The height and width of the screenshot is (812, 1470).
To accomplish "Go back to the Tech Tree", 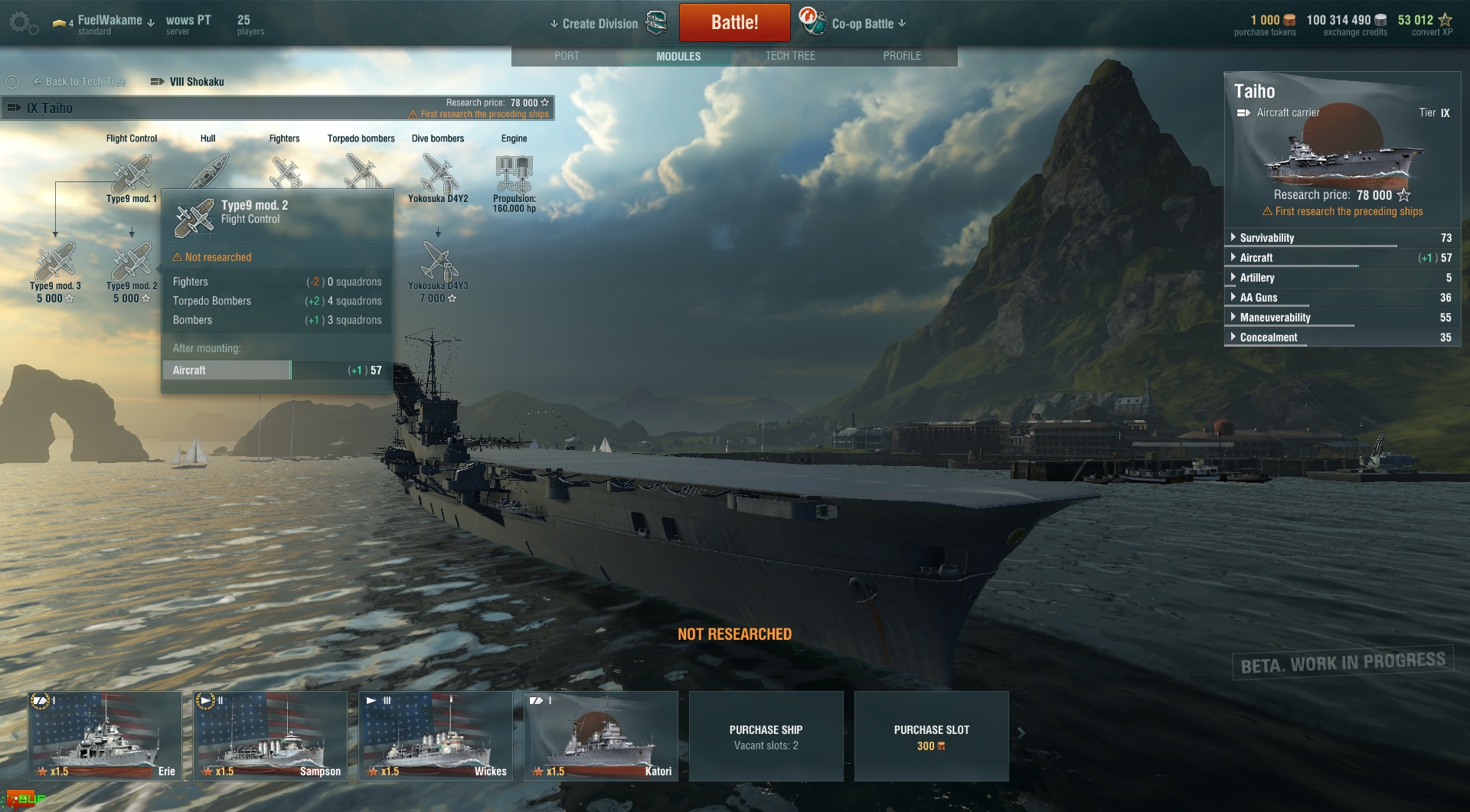I will point(80,82).
